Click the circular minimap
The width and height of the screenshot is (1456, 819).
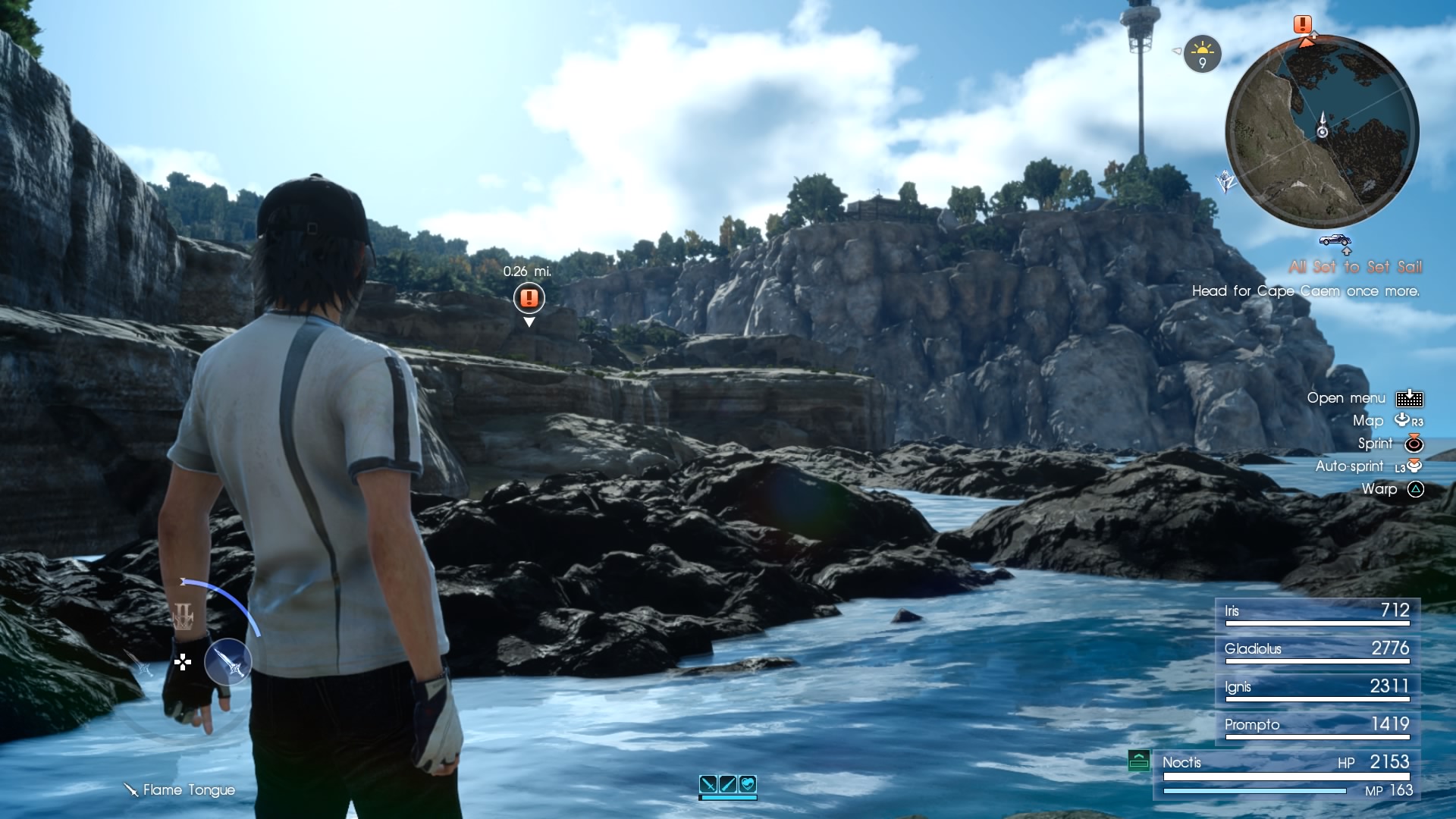[1322, 131]
